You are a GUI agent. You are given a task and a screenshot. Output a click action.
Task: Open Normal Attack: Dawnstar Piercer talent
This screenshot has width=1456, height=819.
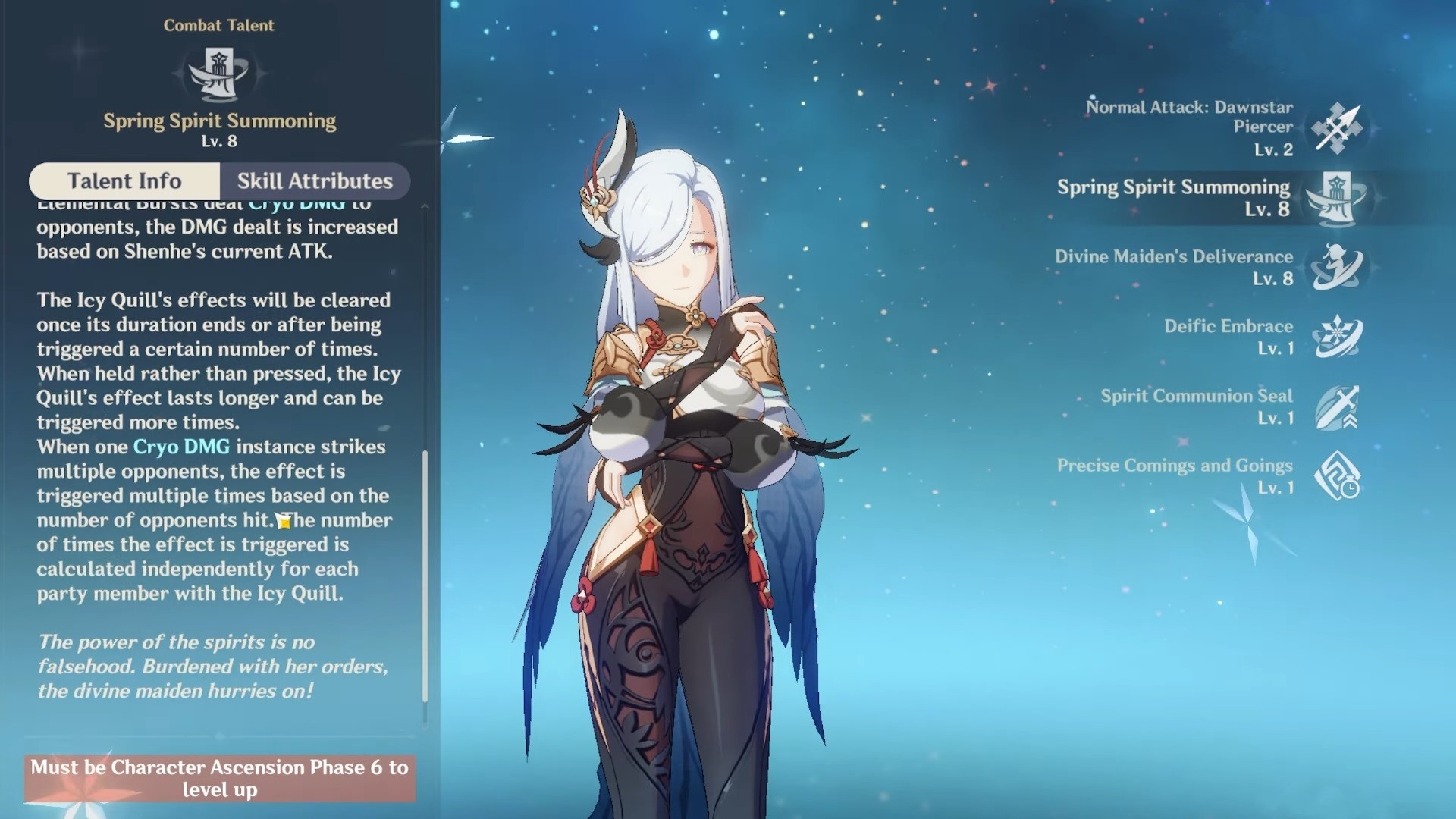1337,128
